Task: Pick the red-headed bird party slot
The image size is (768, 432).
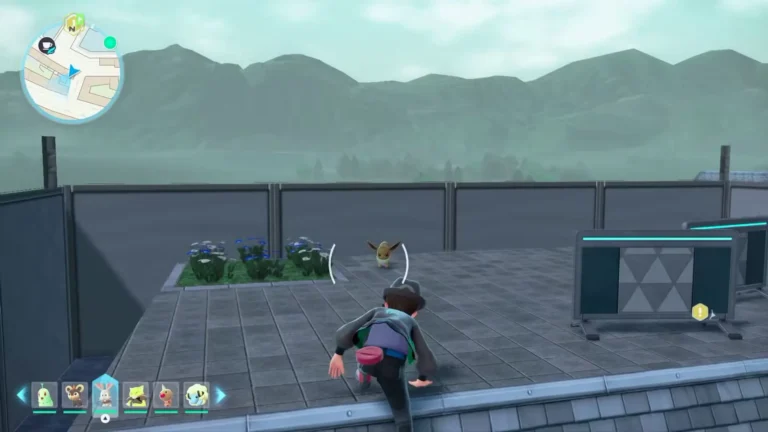Action: click(x=166, y=396)
